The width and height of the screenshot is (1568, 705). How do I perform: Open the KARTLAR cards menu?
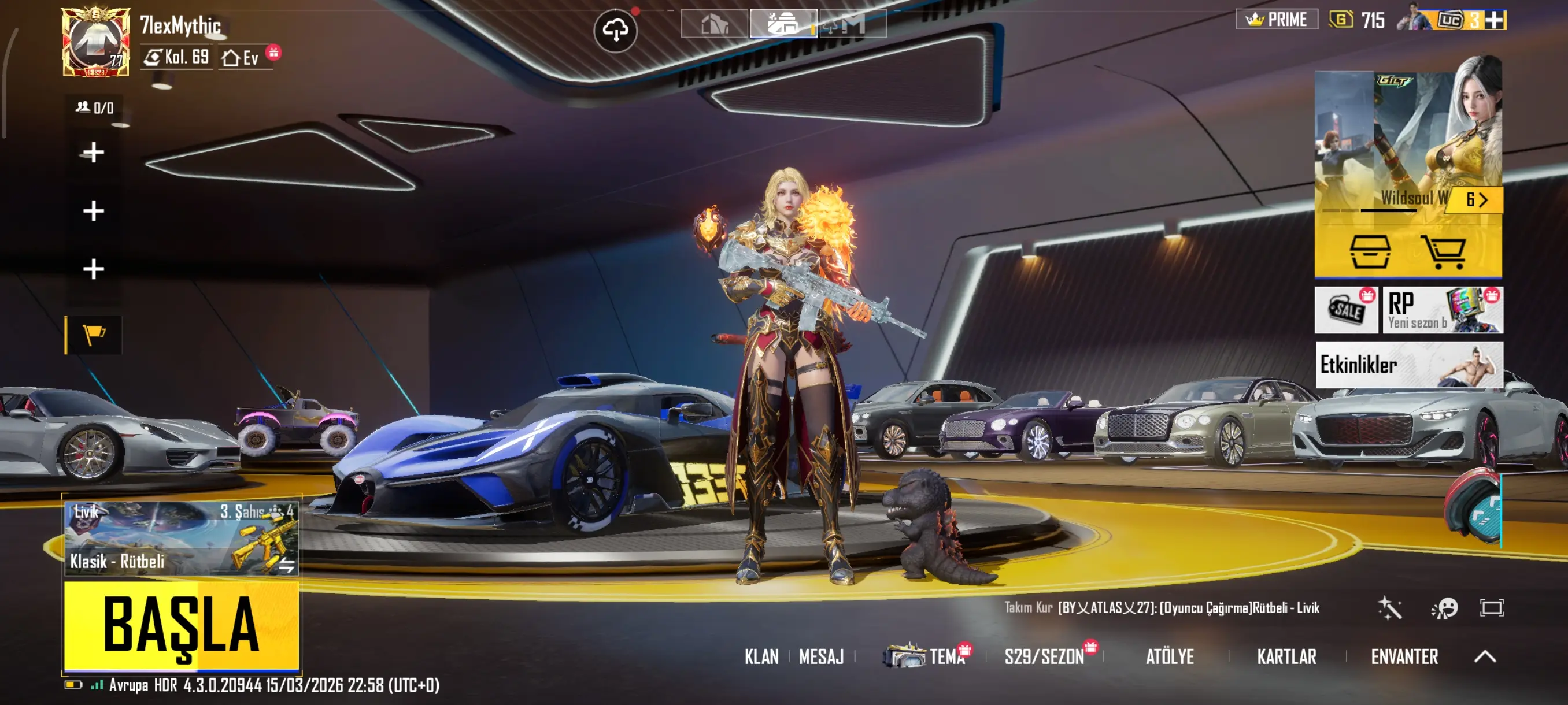tap(1287, 657)
